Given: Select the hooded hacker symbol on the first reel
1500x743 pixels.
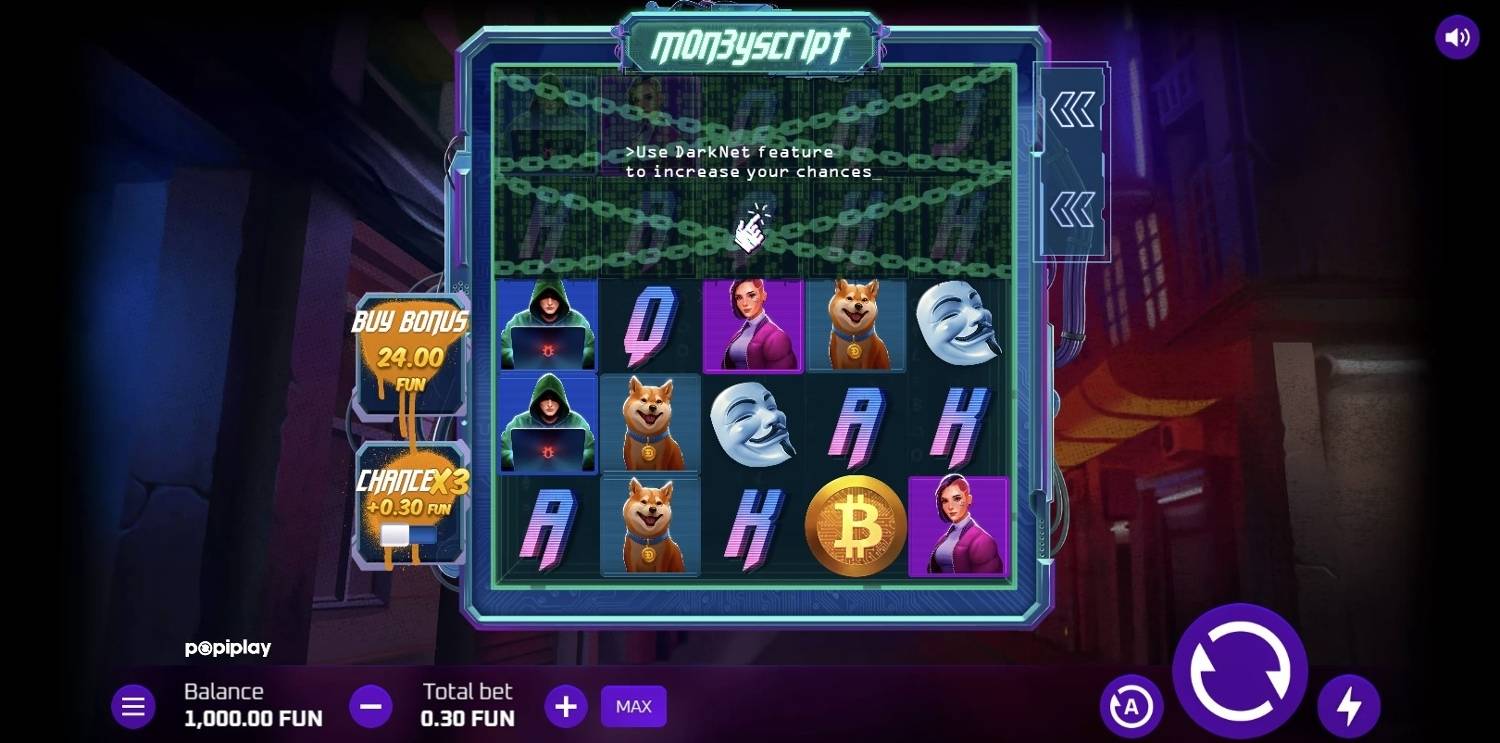Looking at the screenshot, I should (545, 325).
